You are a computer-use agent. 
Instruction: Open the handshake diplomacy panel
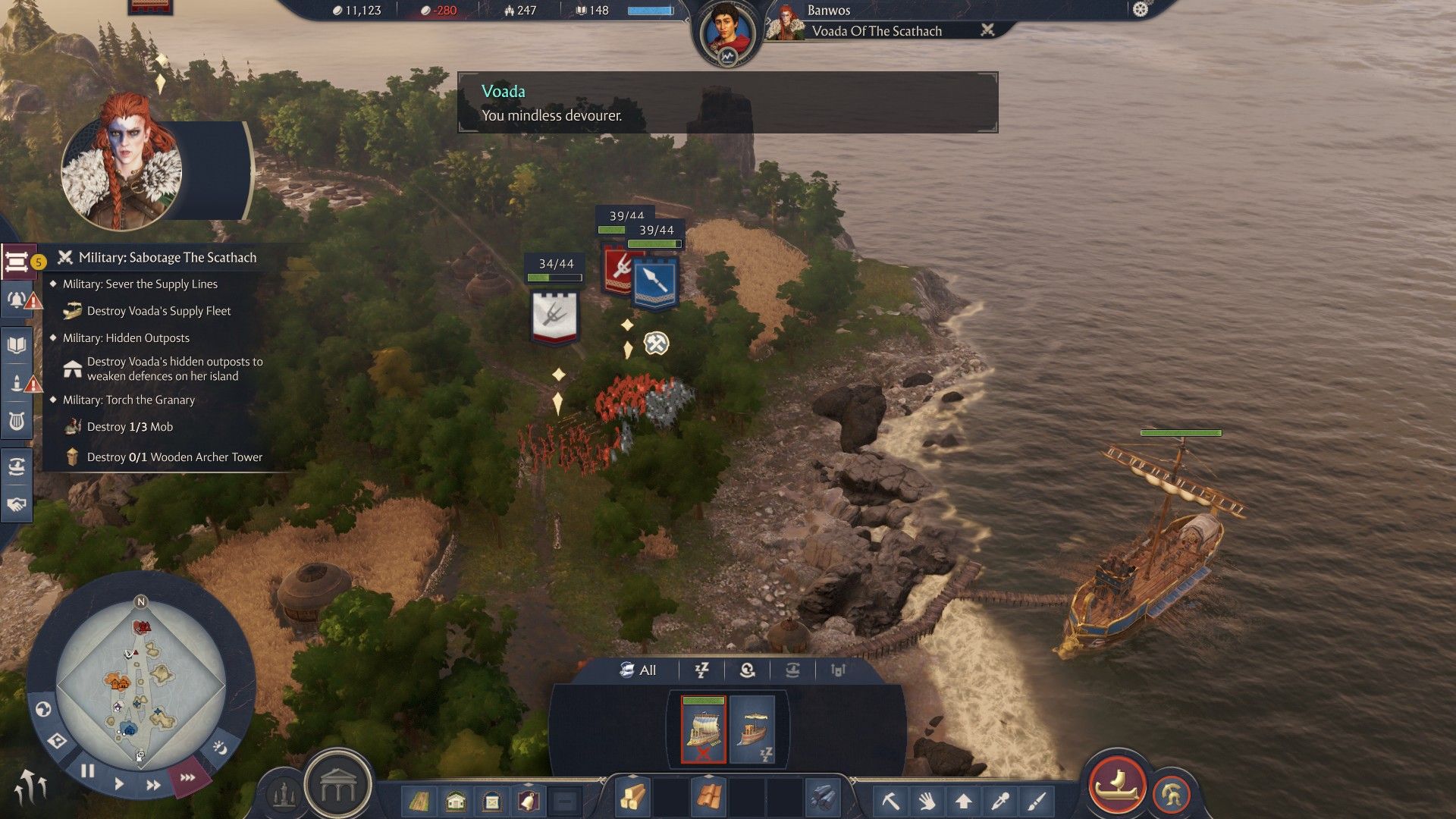17,504
